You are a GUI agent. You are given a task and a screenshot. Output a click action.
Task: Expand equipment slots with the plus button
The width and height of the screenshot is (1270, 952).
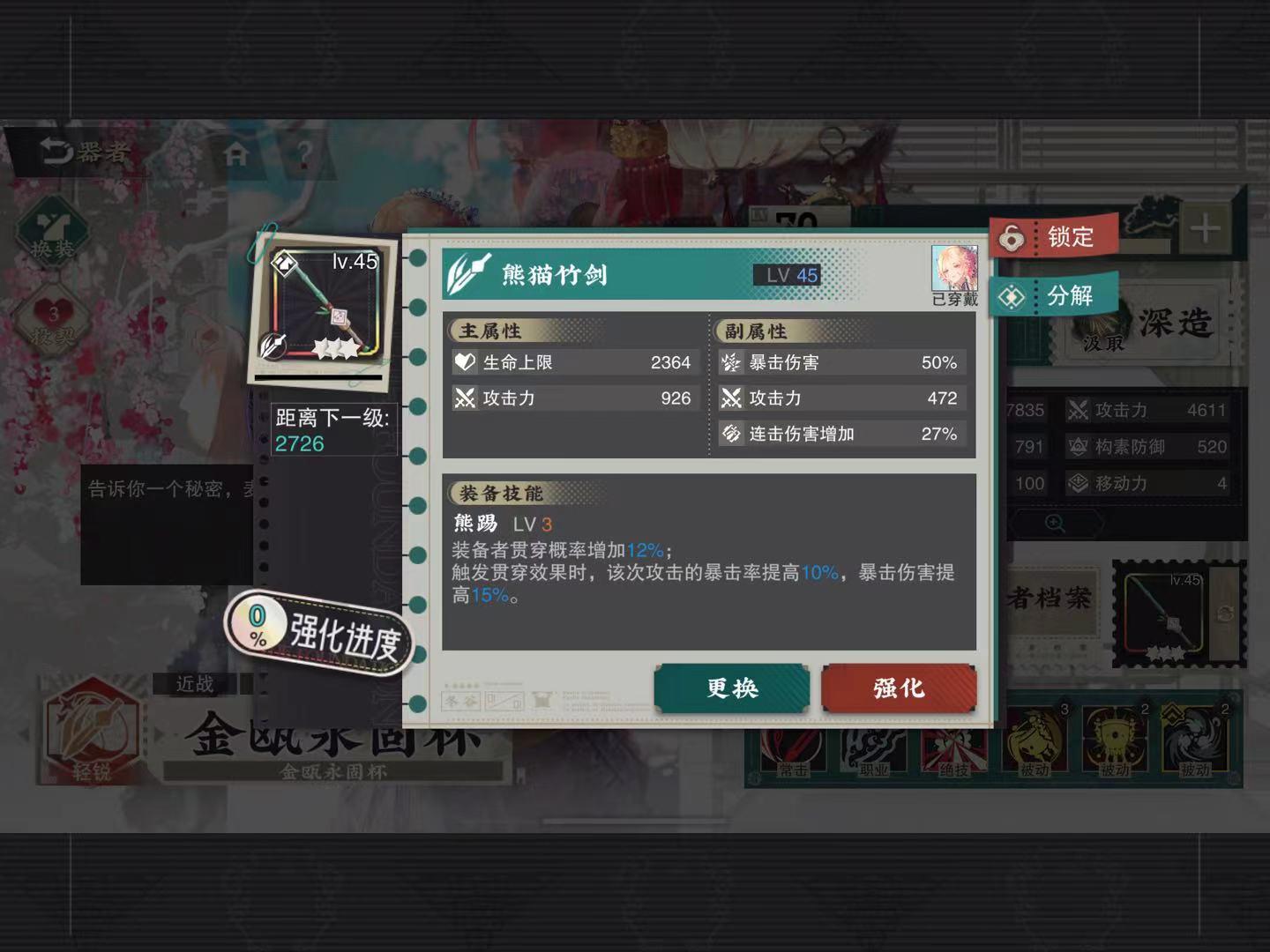1205,227
